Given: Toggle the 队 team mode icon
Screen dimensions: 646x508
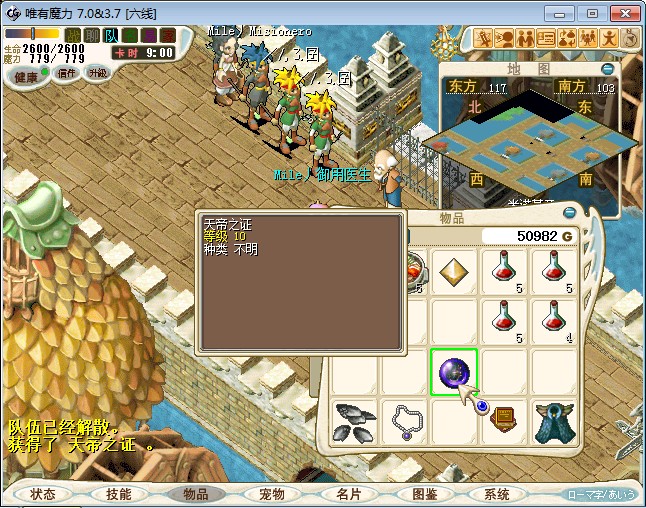Looking at the screenshot, I should pos(111,36).
